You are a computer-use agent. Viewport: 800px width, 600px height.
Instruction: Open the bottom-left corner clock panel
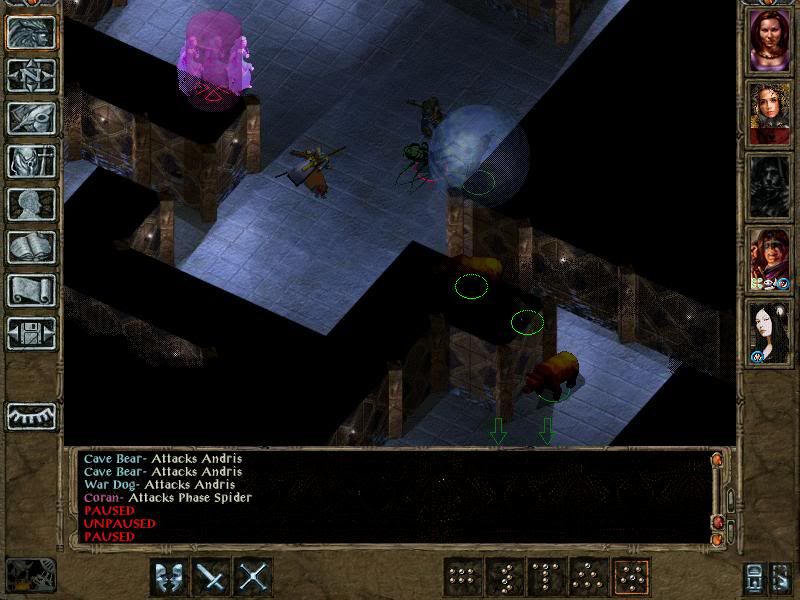[30, 573]
